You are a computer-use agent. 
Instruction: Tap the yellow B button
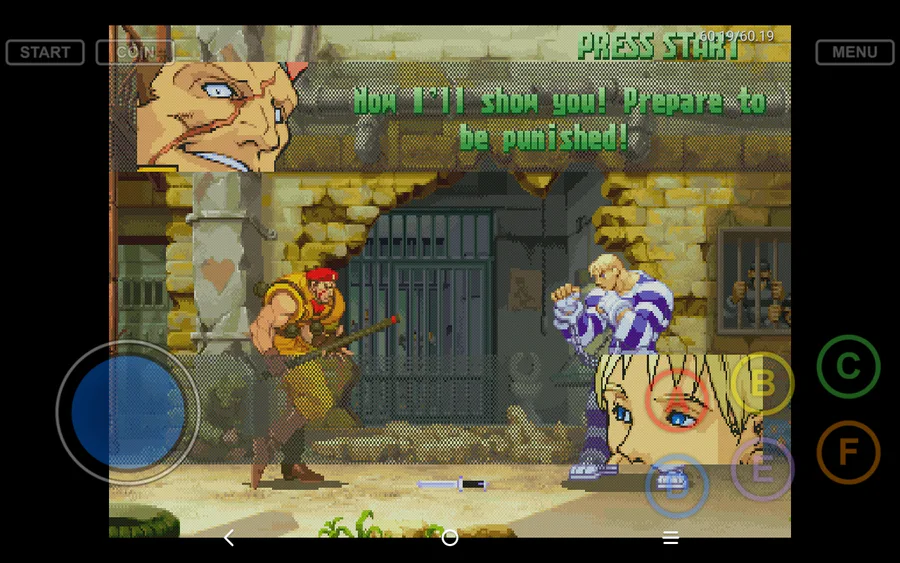point(762,384)
